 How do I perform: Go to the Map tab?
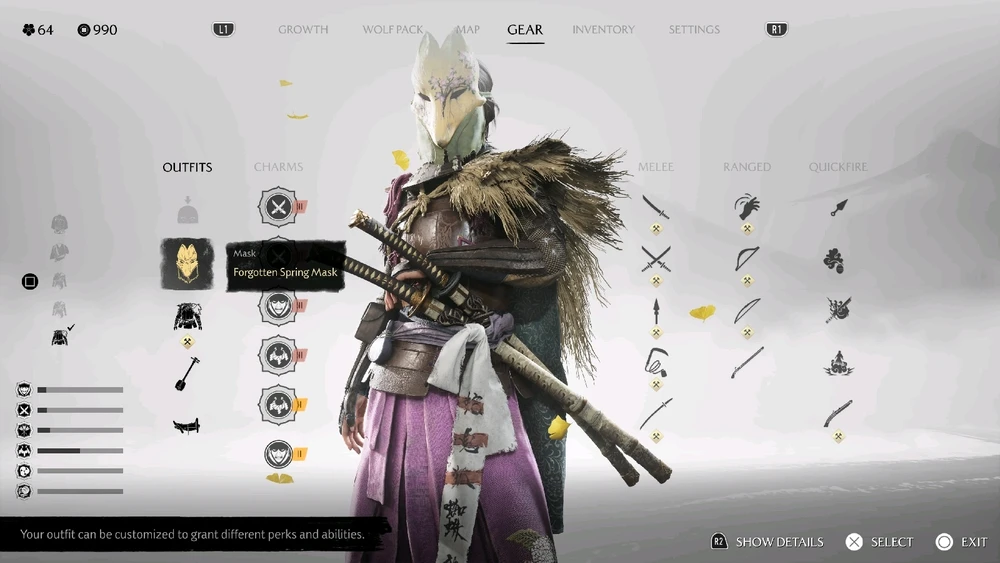[x=467, y=30]
